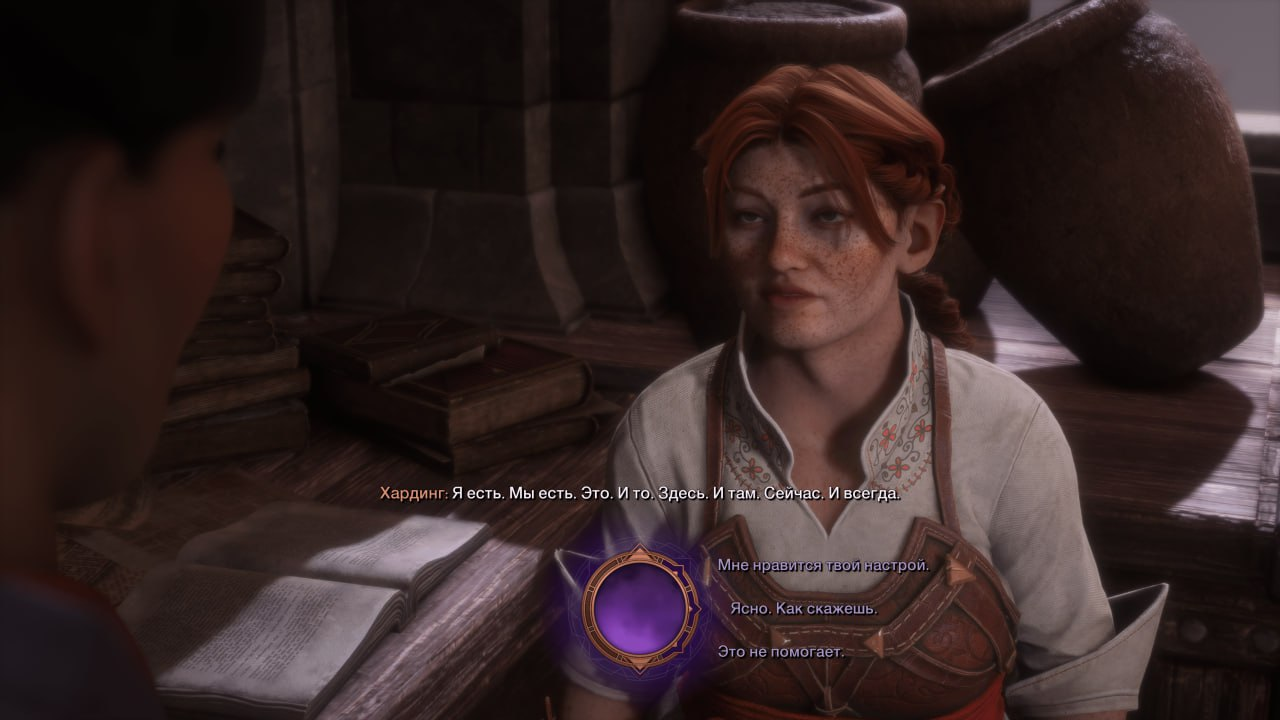The width and height of the screenshot is (1280, 720).
Task: Choose reply "Мне нравится твой настрой."
Action: pyautogui.click(x=823, y=565)
